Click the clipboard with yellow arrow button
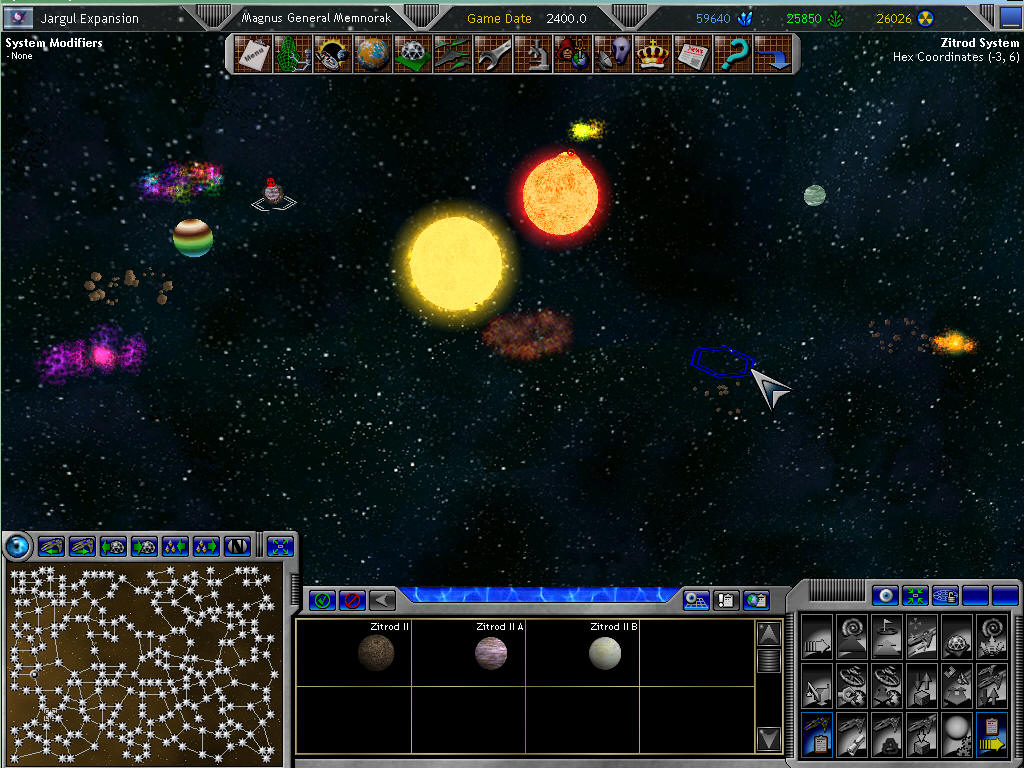 pos(993,737)
